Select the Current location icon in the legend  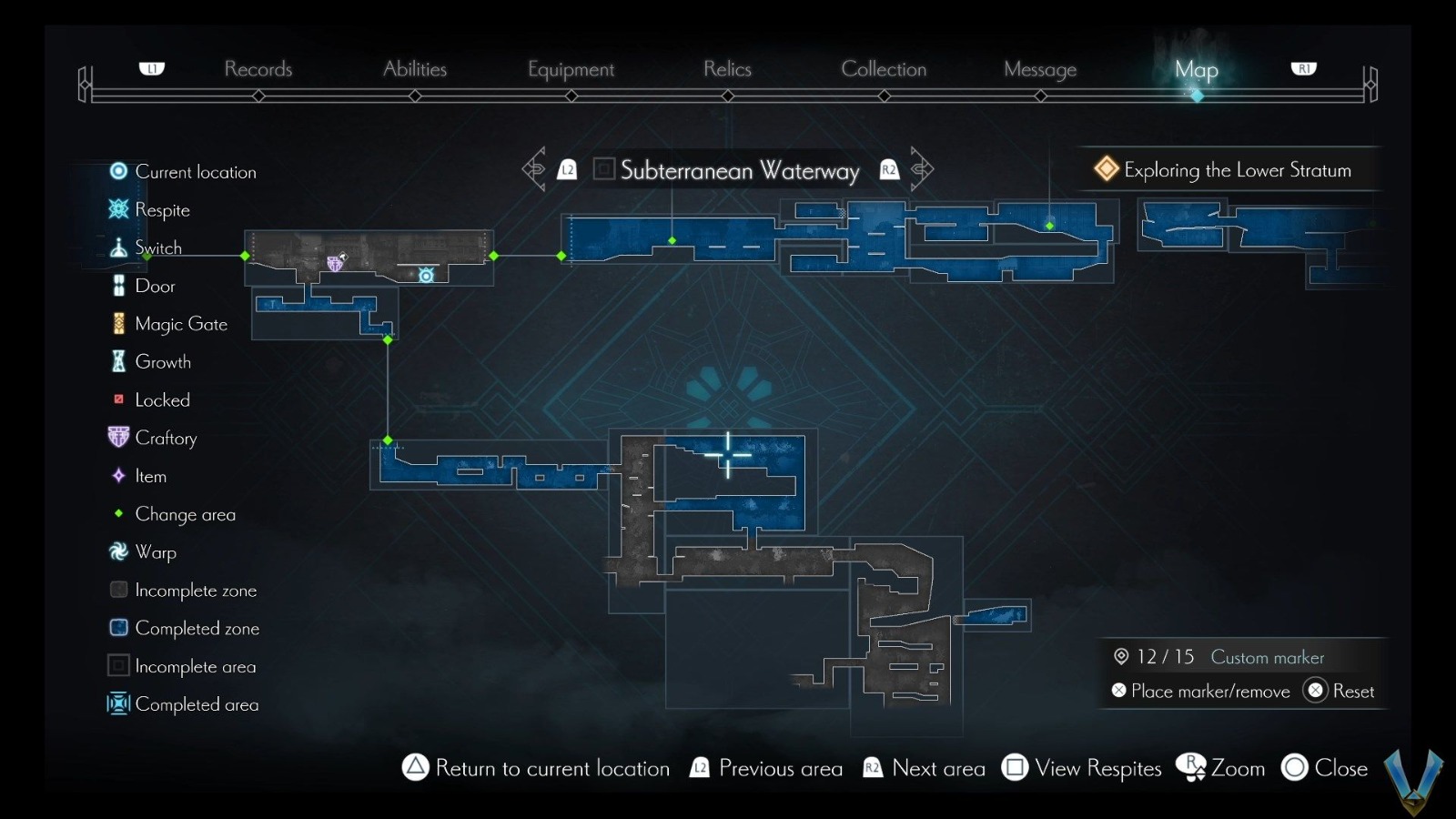(118, 171)
